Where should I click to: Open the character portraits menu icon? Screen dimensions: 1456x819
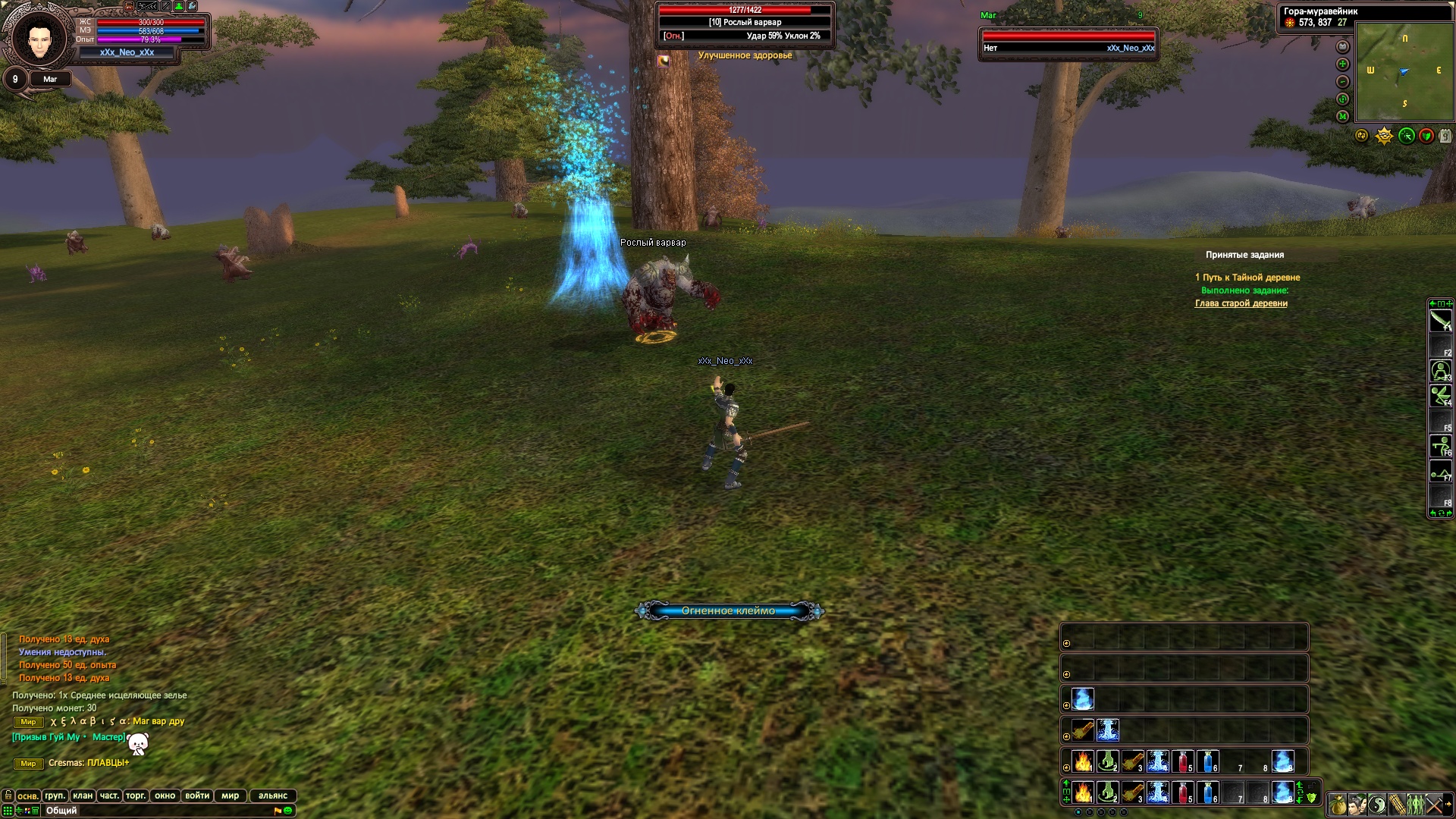[x=1357, y=804]
